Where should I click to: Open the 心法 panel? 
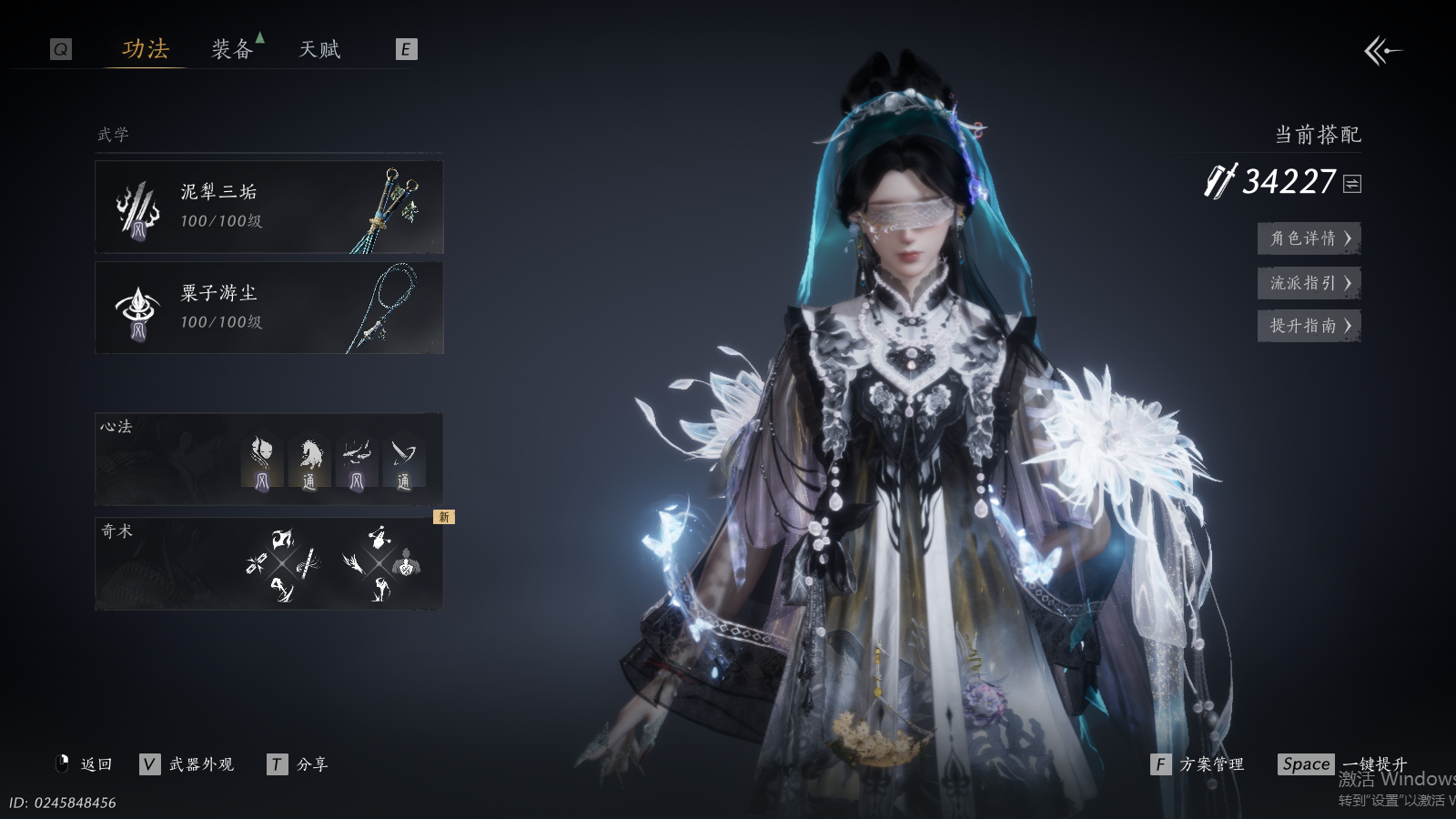click(268, 459)
